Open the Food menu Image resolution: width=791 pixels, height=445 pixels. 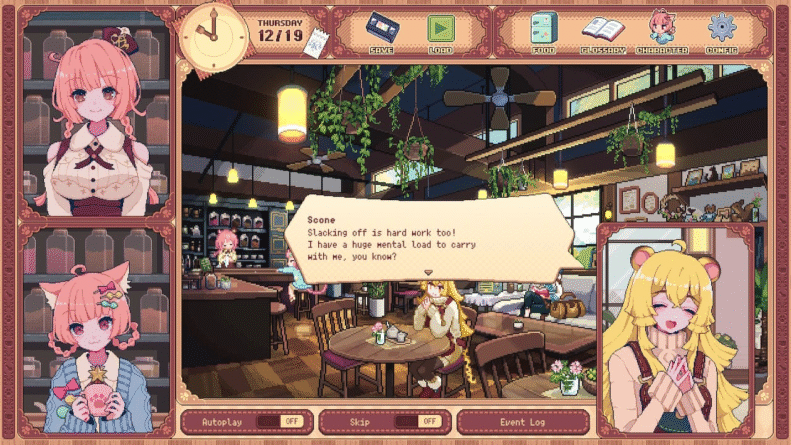click(x=544, y=31)
